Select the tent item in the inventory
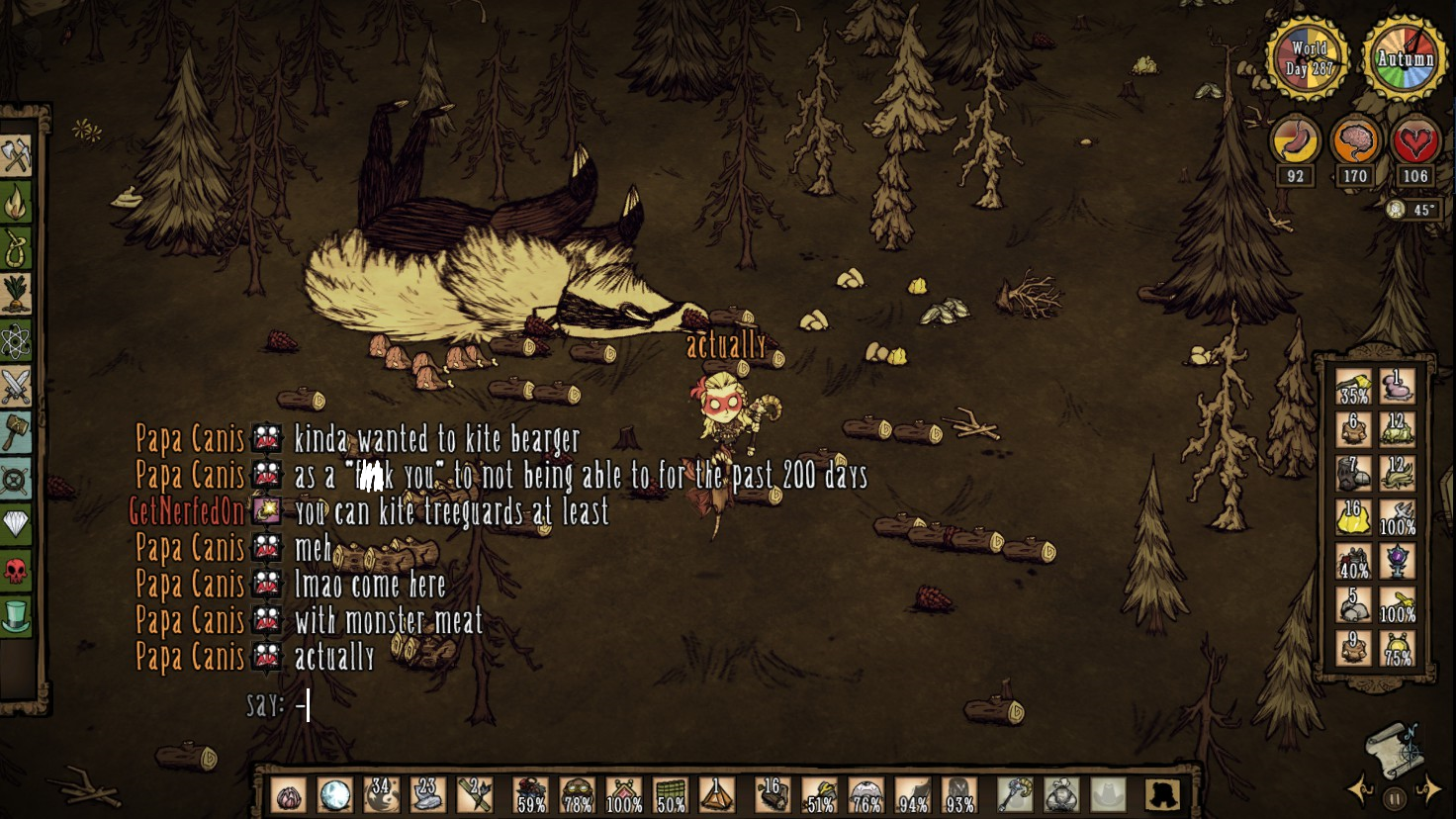1456x819 pixels. click(717, 794)
